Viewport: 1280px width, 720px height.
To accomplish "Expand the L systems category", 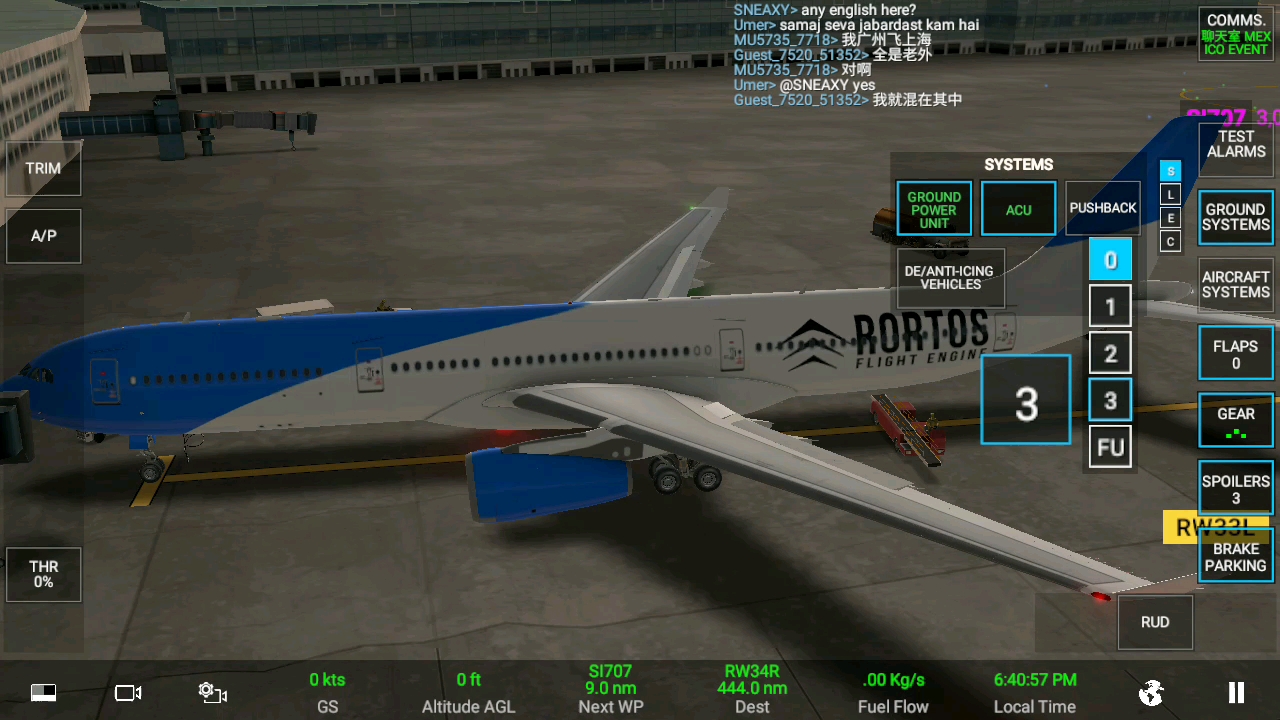I will coord(1170,194).
